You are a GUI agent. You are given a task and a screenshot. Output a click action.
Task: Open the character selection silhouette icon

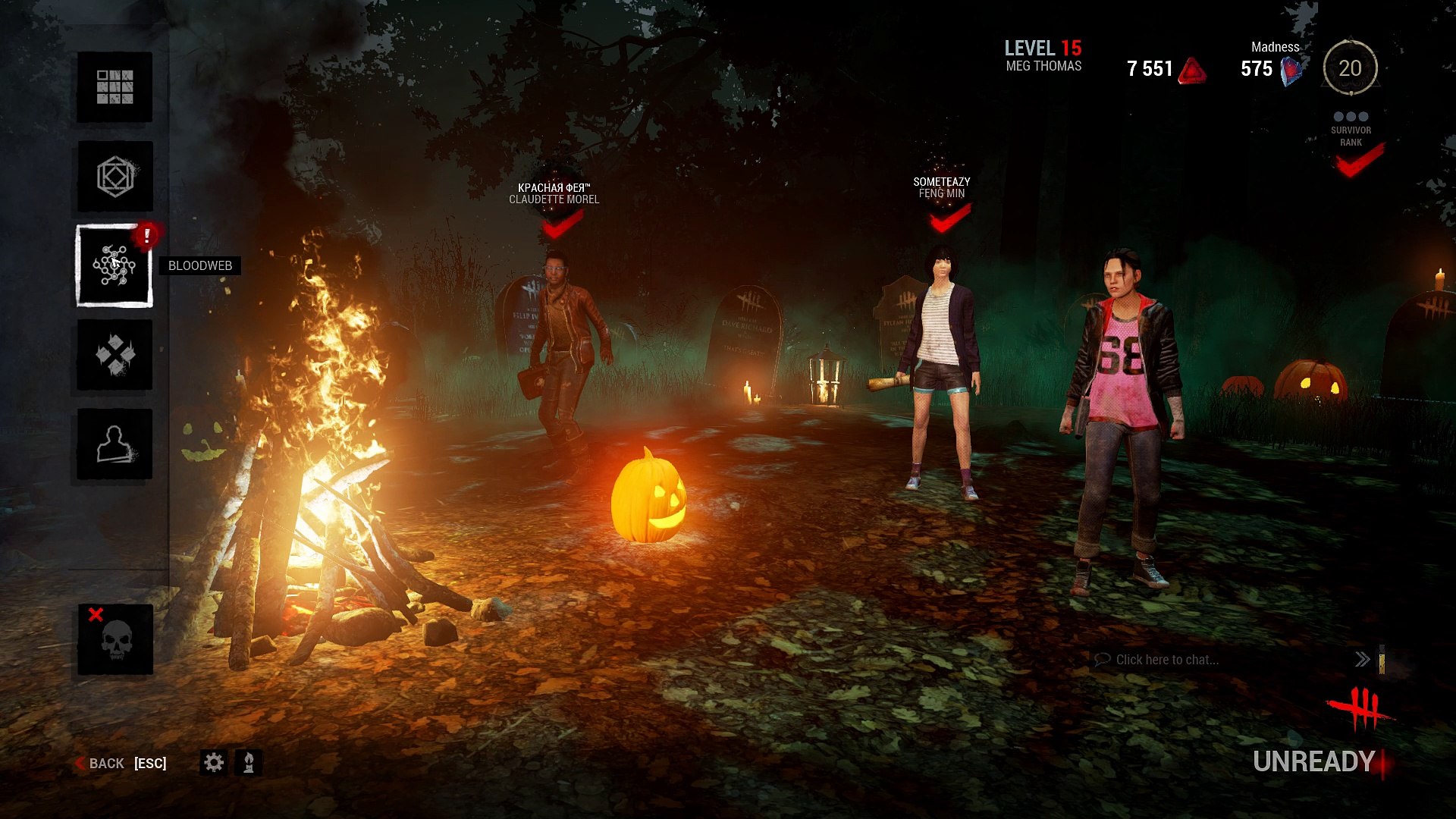click(x=115, y=444)
